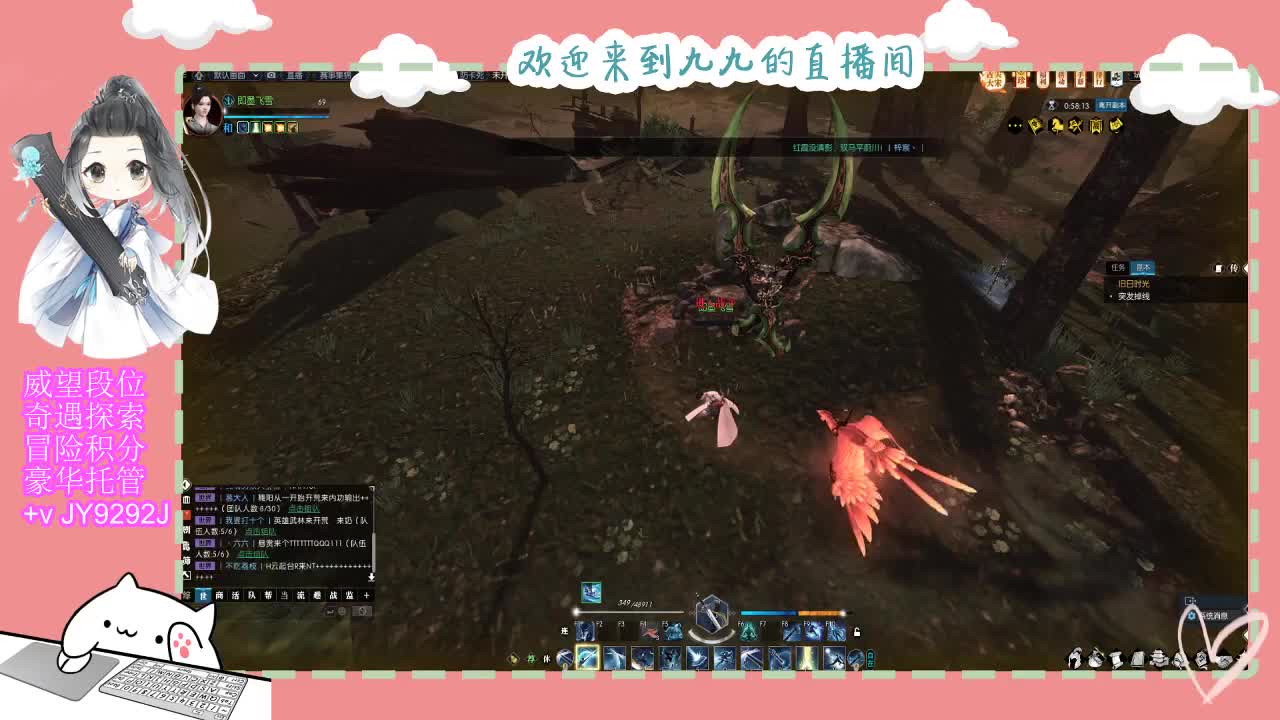Click the 系统消息 notification icon

[1192, 616]
